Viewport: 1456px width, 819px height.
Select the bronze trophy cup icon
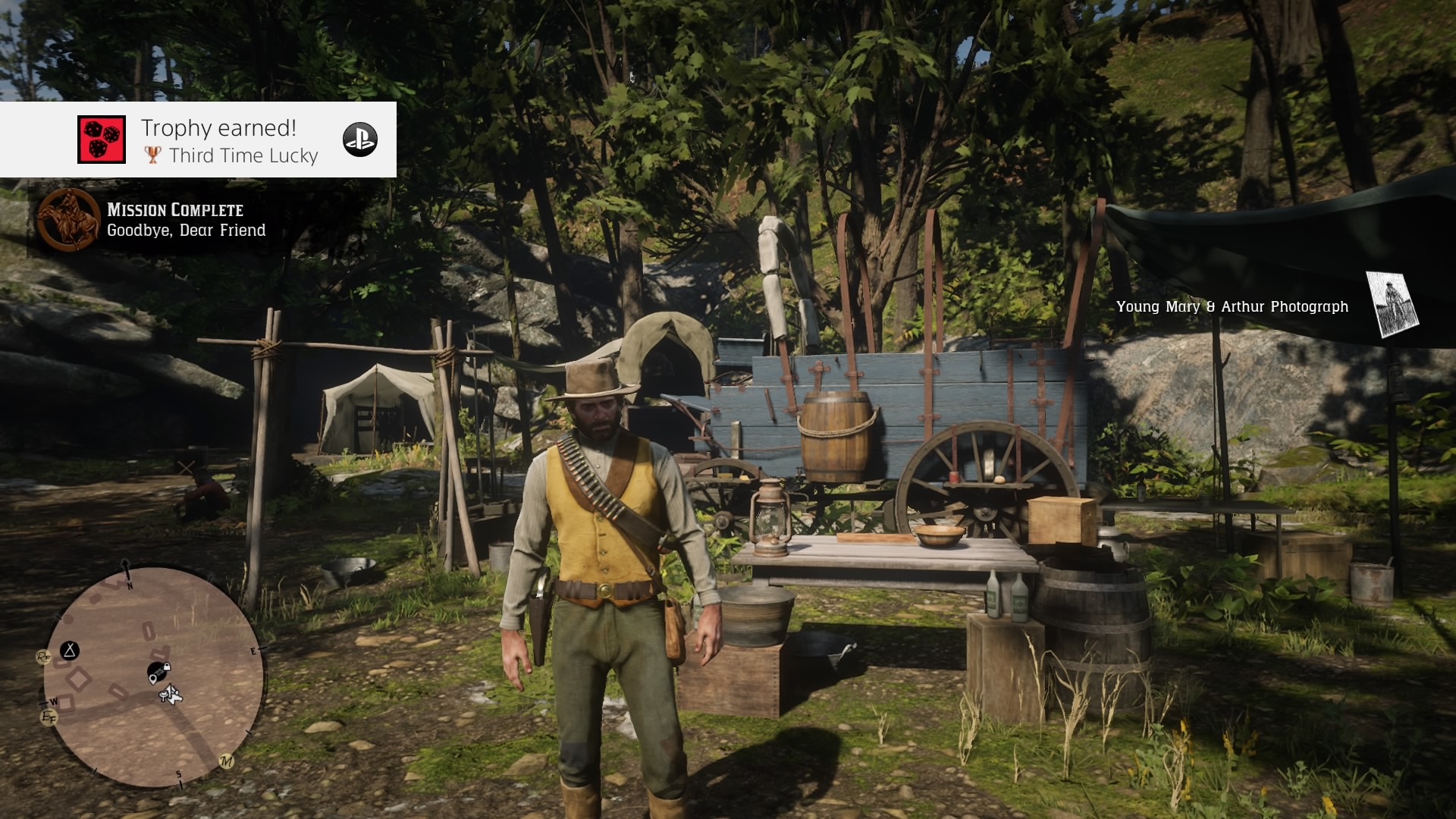[x=154, y=156]
